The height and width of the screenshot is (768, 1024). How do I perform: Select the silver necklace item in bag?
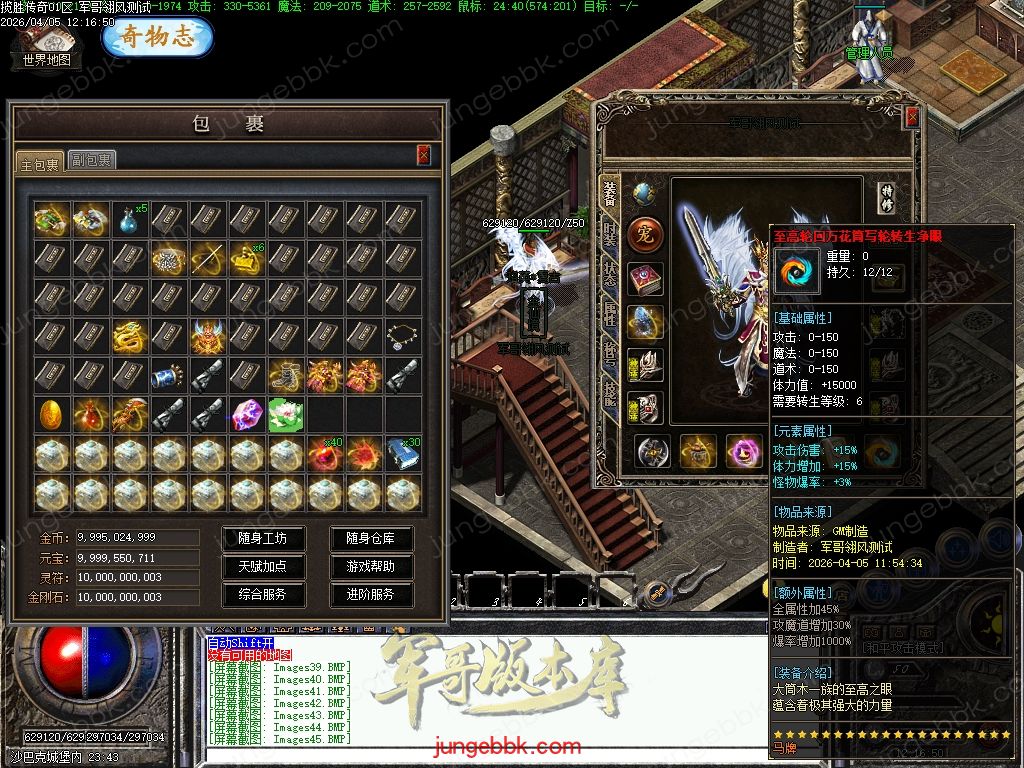(x=403, y=336)
